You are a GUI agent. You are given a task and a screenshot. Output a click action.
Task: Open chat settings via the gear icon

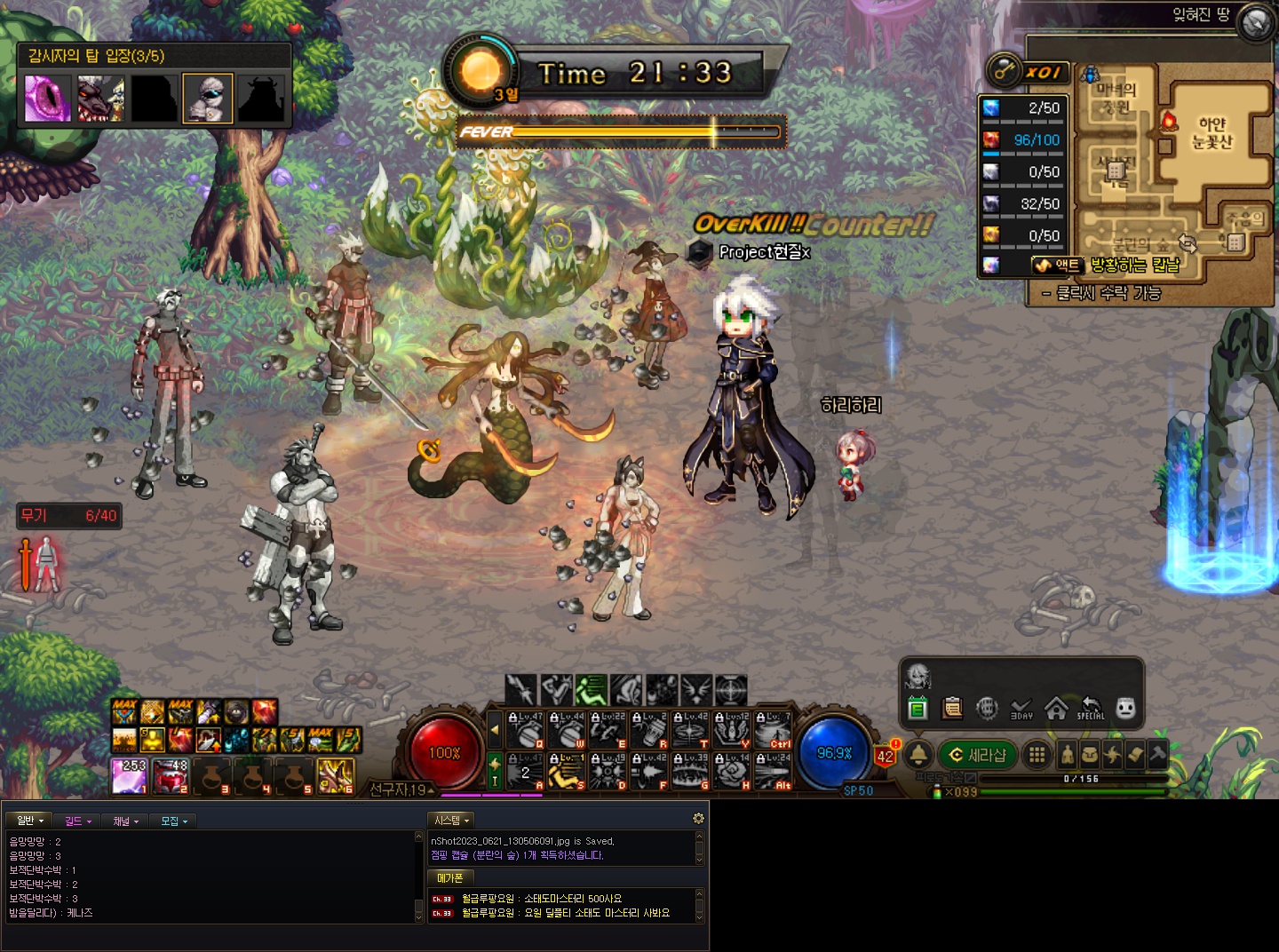(x=698, y=818)
